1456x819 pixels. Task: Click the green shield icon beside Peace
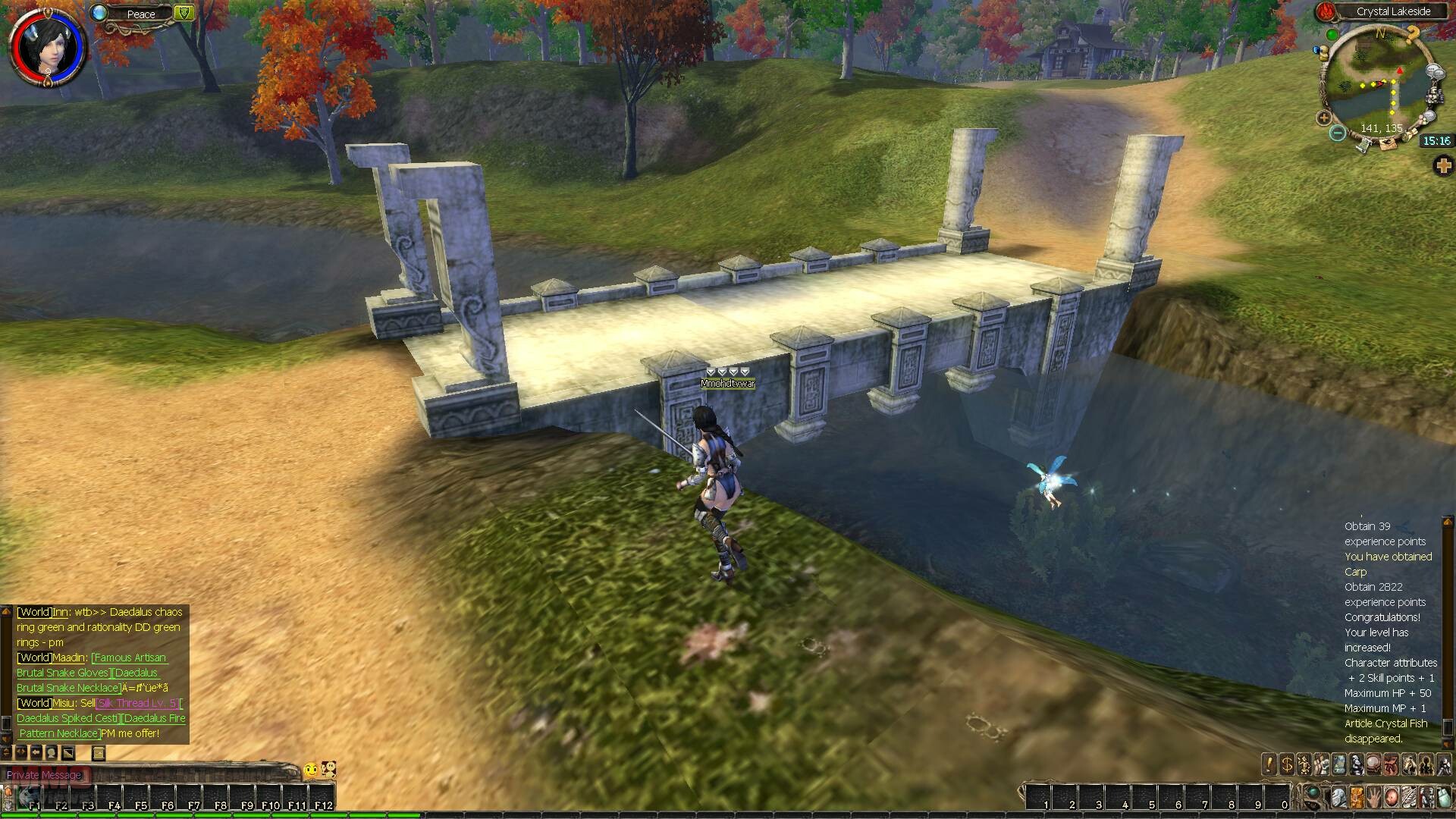click(x=184, y=13)
